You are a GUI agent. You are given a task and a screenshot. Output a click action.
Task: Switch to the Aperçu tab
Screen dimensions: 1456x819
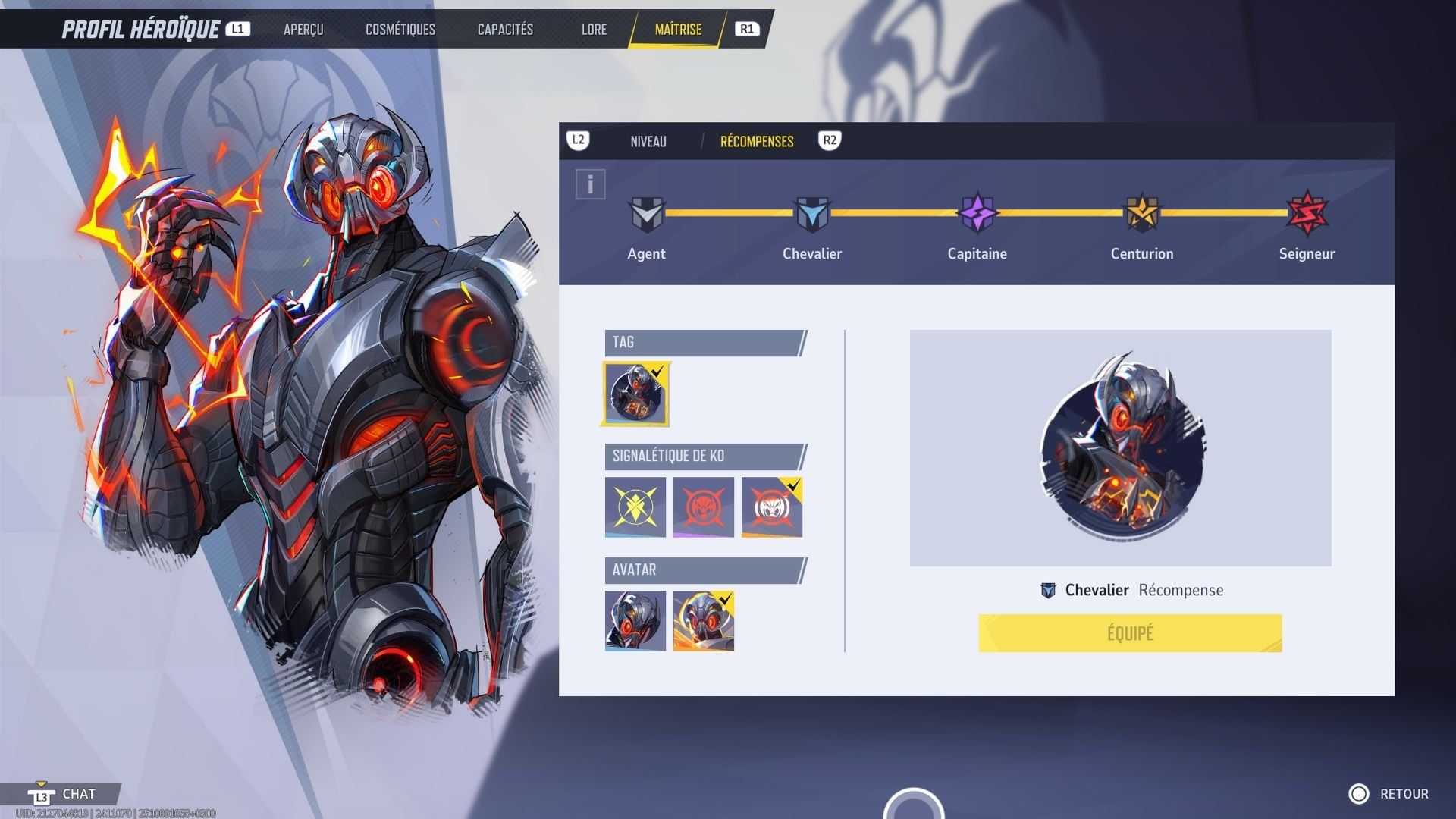point(303,30)
